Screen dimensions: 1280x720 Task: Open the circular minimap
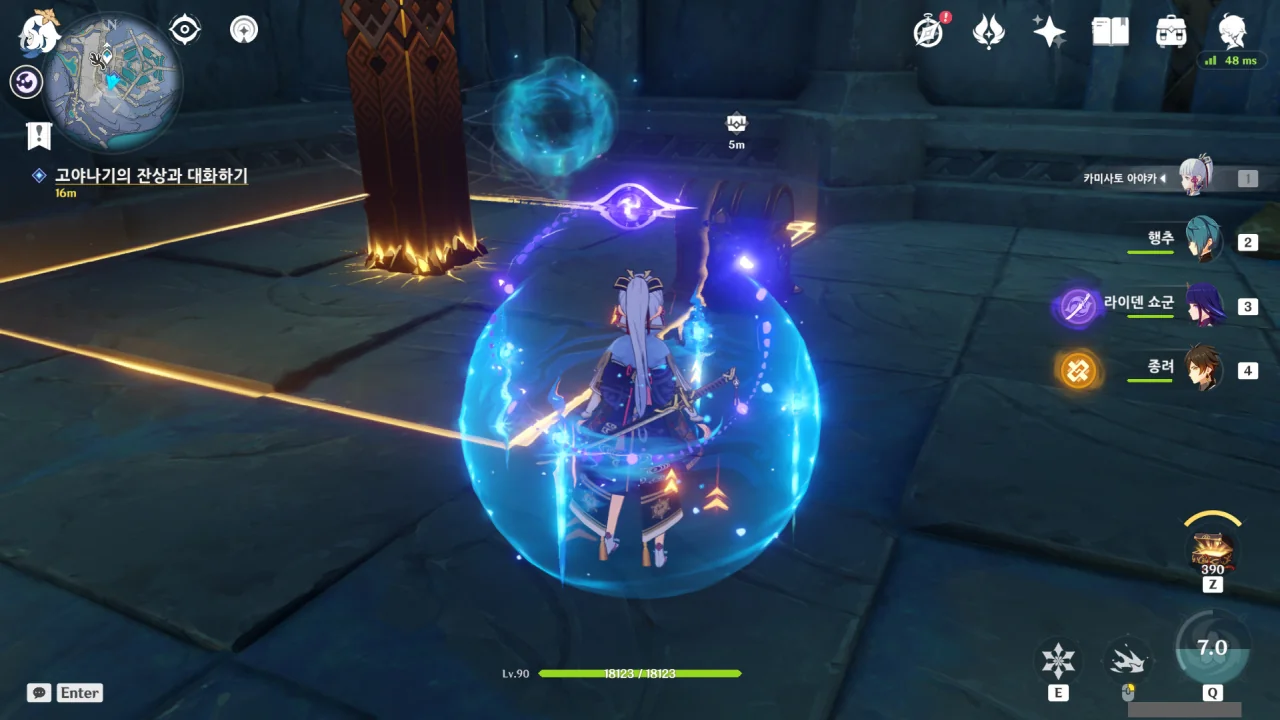(112, 82)
